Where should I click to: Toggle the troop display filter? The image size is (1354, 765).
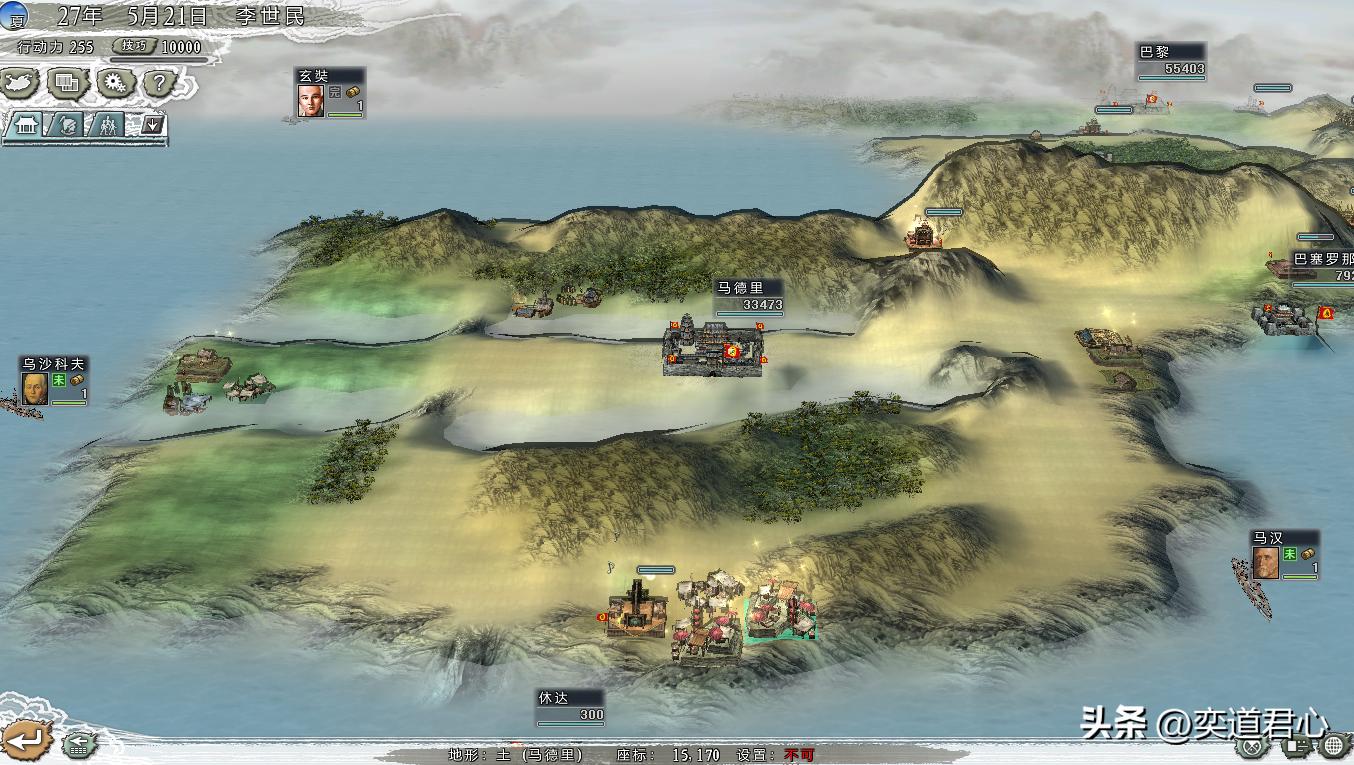coord(109,126)
